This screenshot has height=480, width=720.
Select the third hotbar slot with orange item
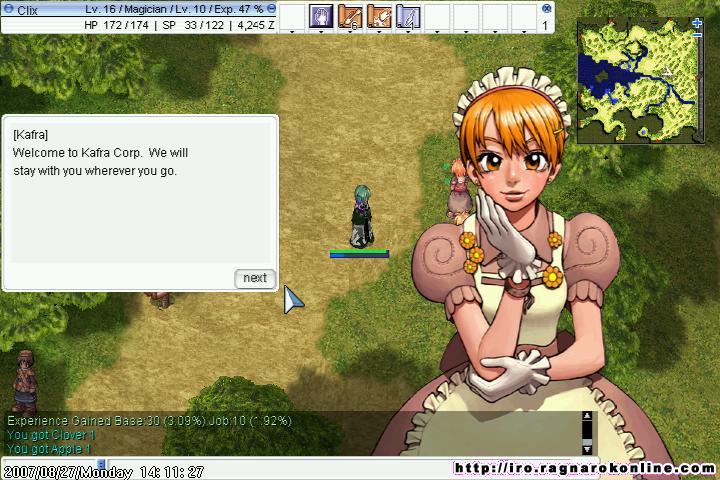point(379,16)
